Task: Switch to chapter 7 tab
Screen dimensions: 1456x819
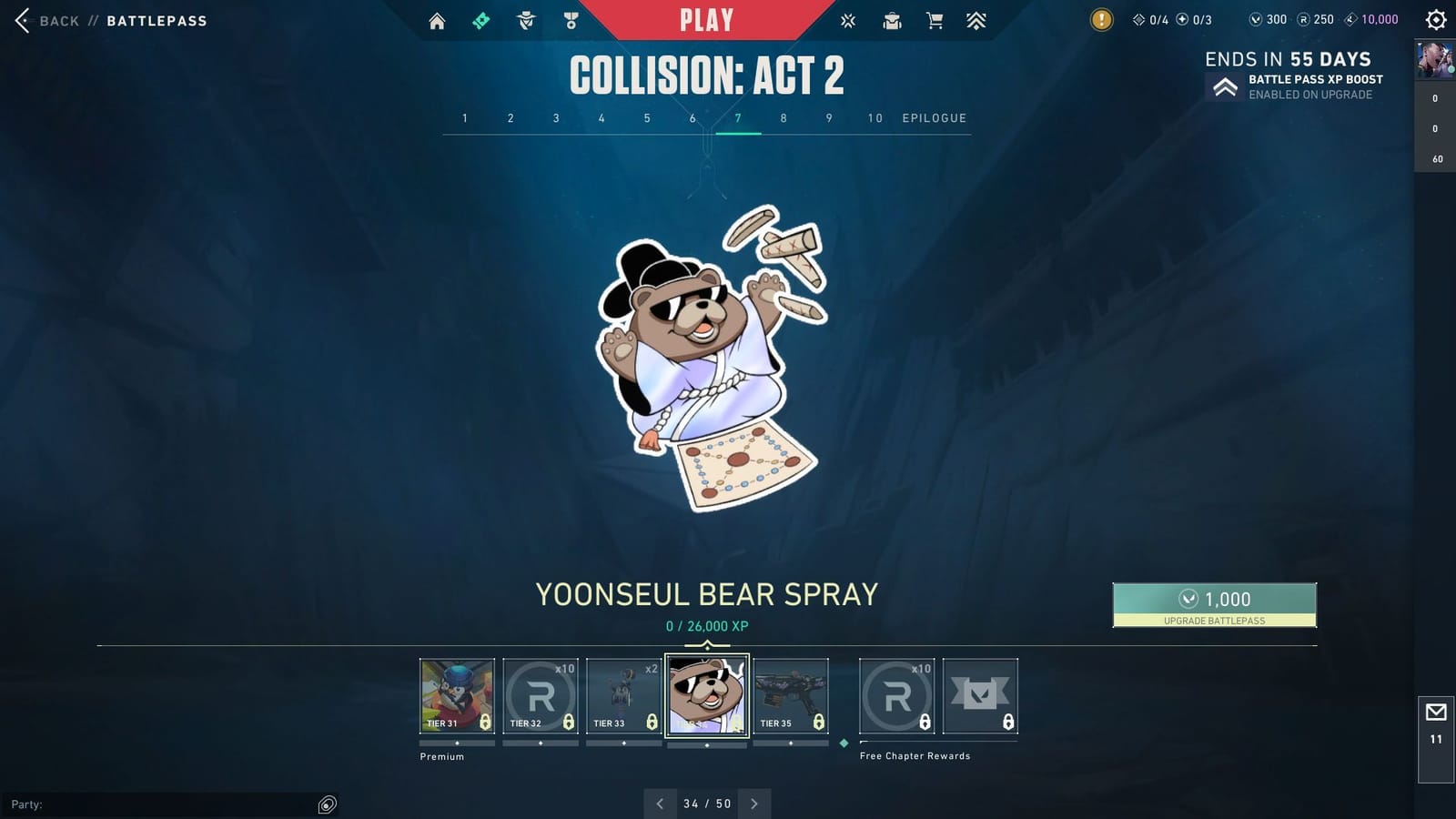Action: click(738, 118)
